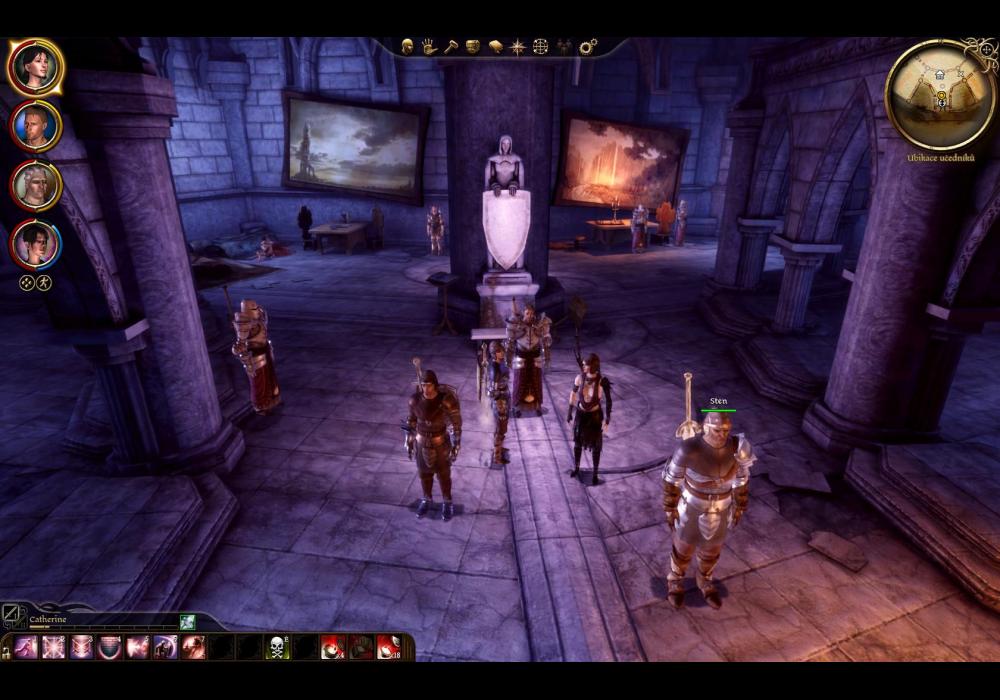This screenshot has height=700, width=1000.
Task: Open the hand icon menu
Action: coord(429,46)
